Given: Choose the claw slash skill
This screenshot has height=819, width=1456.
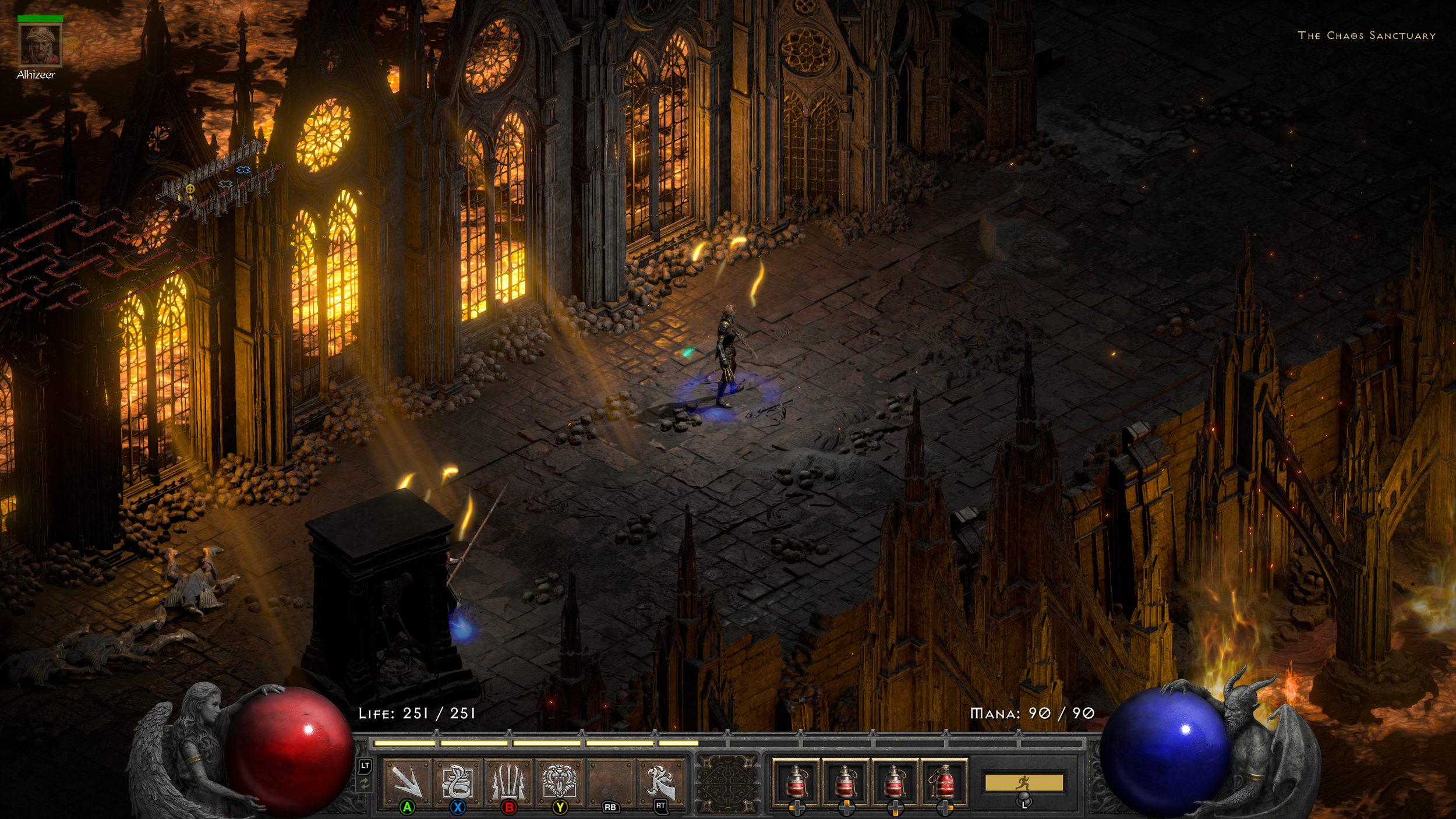Looking at the screenshot, I should tap(660, 781).
